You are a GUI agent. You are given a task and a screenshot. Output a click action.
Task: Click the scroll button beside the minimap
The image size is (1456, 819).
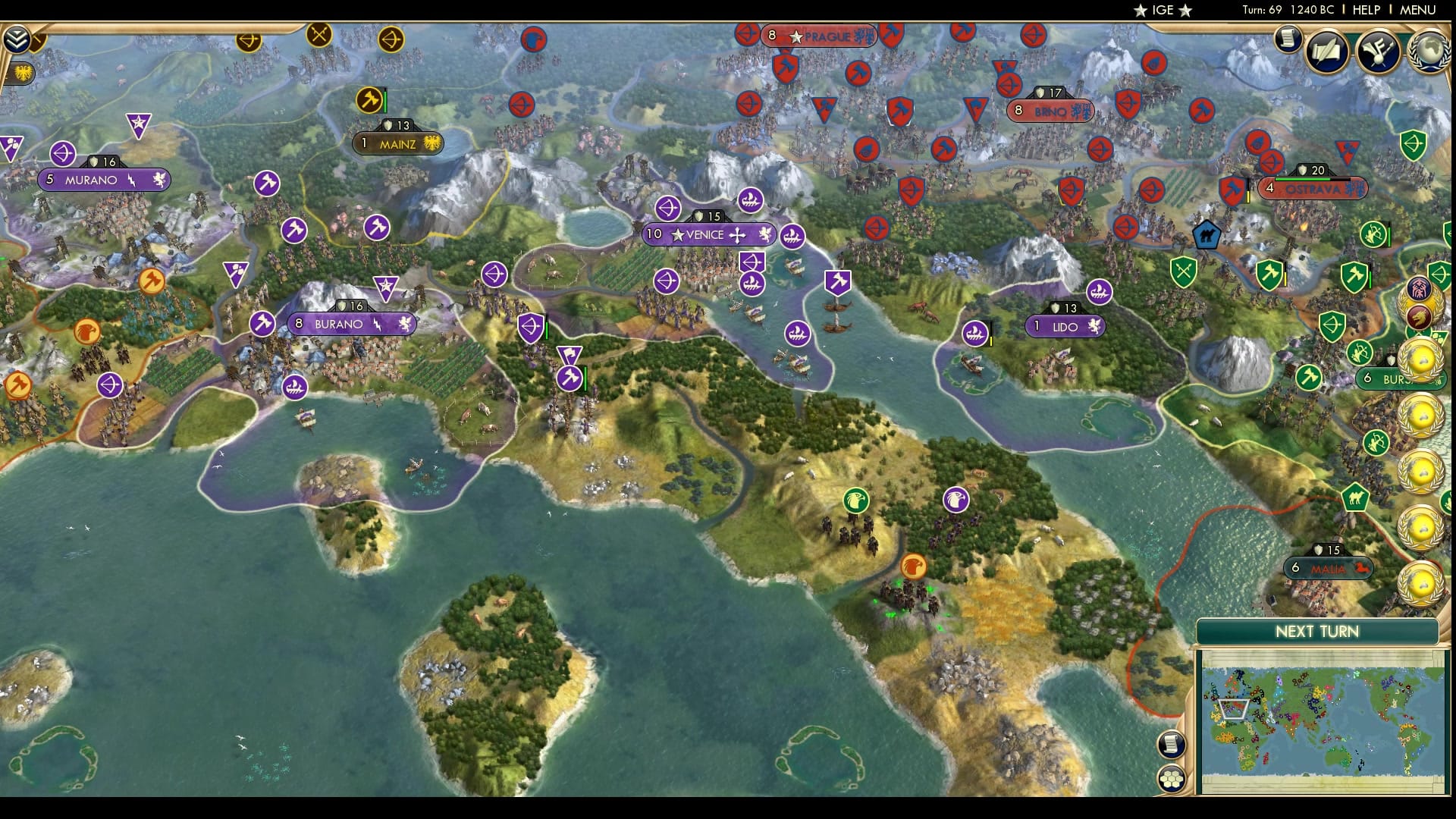click(1169, 744)
